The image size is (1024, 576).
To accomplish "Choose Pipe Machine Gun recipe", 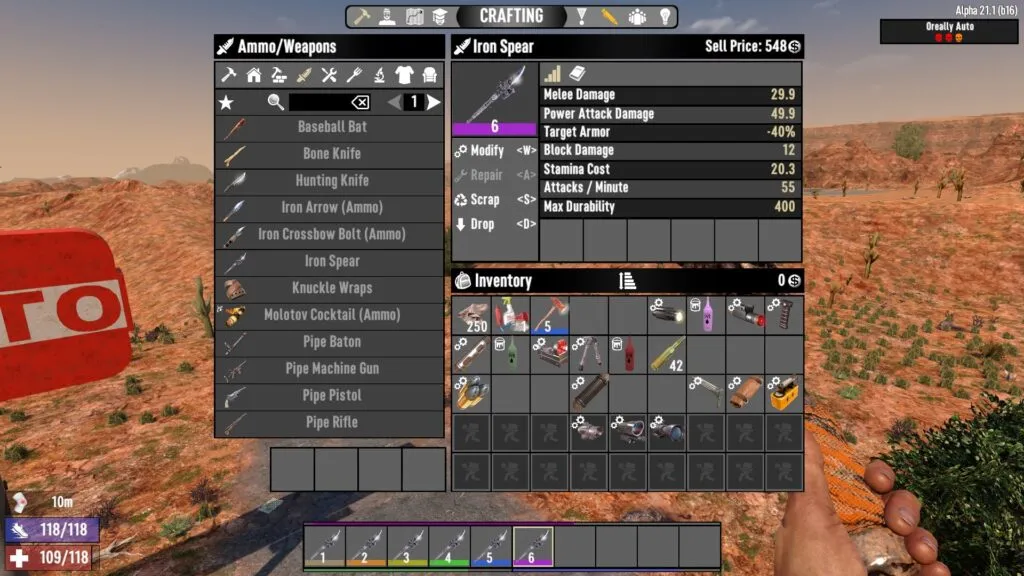I will [x=330, y=368].
